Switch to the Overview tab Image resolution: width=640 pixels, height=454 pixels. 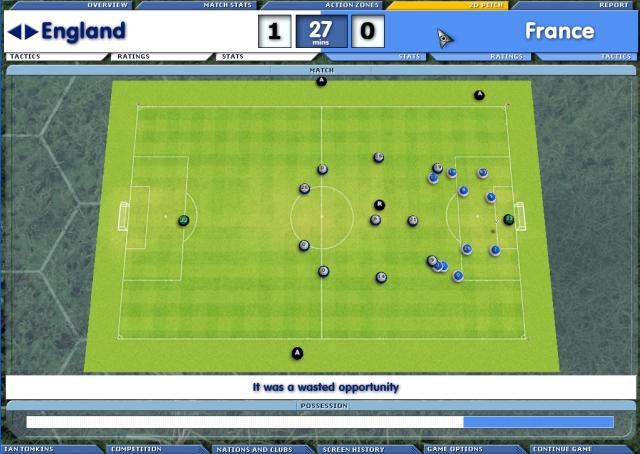(107, 5)
